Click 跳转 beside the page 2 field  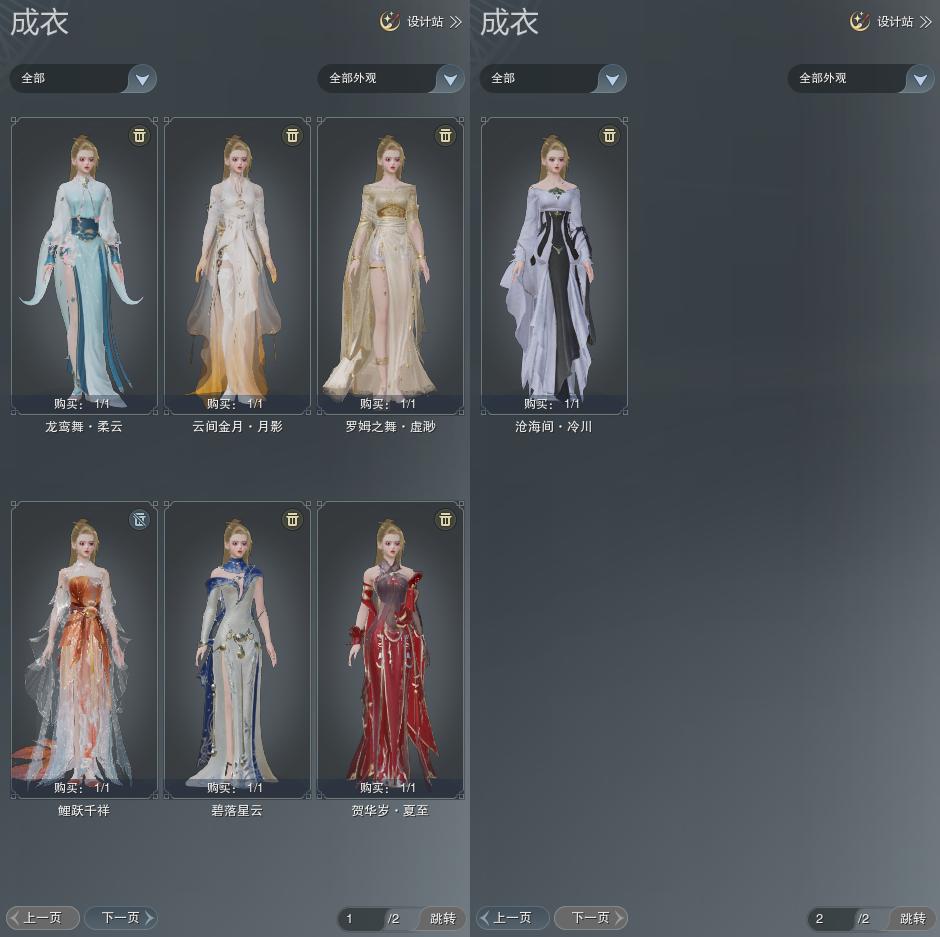click(912, 918)
